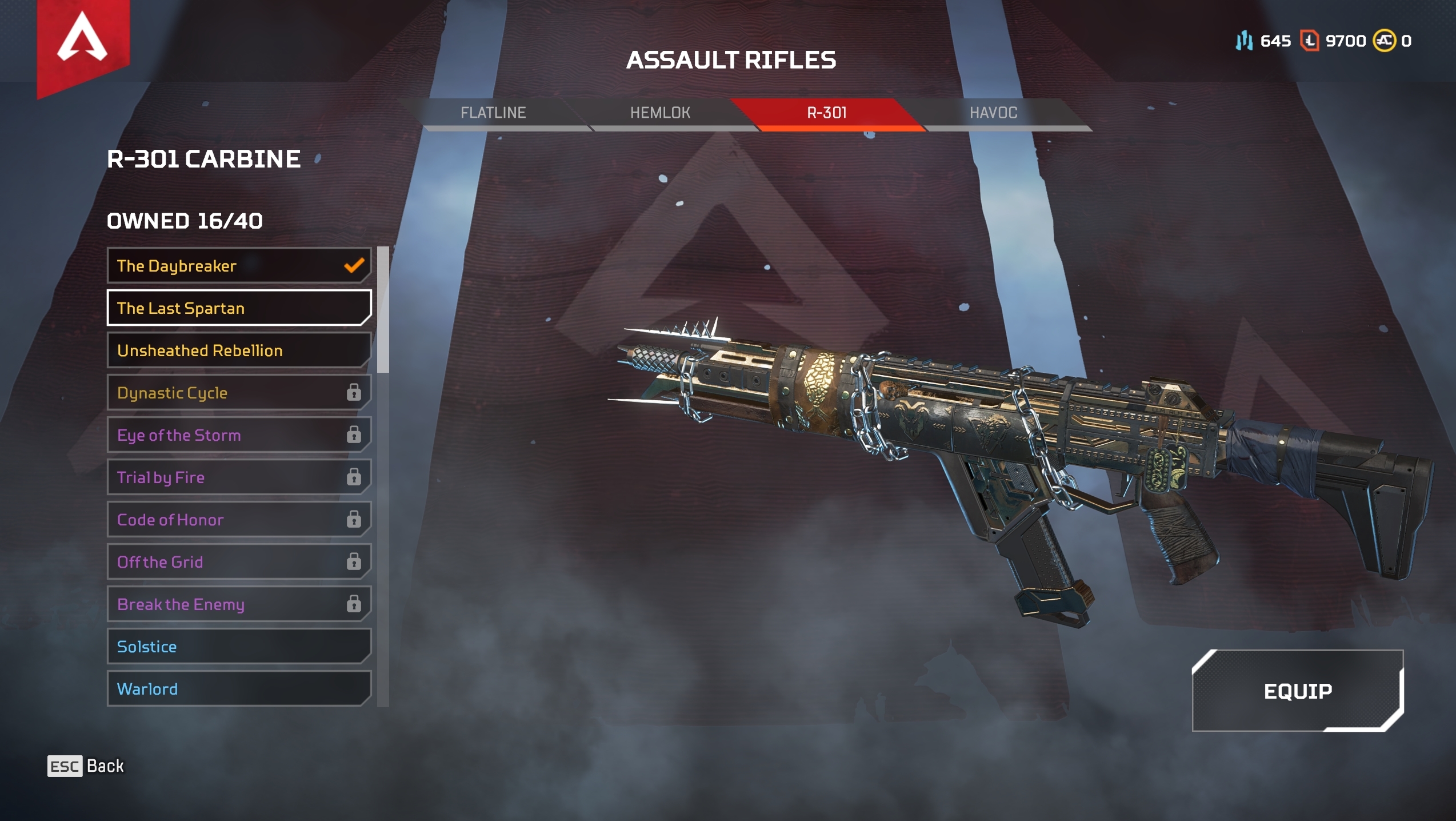1456x821 pixels.
Task: Equip the selected weapon skin
Action: (x=1297, y=691)
